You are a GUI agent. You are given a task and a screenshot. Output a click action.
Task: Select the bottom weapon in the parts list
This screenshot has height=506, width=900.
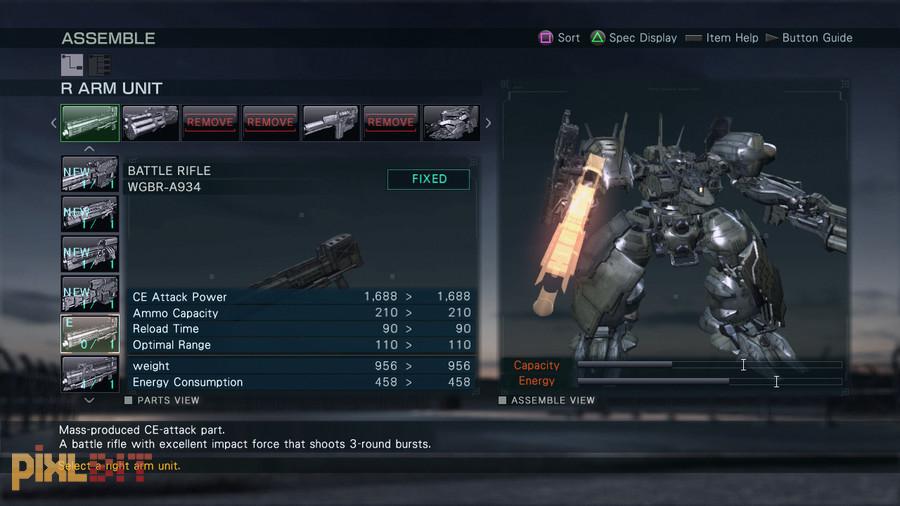click(x=90, y=373)
